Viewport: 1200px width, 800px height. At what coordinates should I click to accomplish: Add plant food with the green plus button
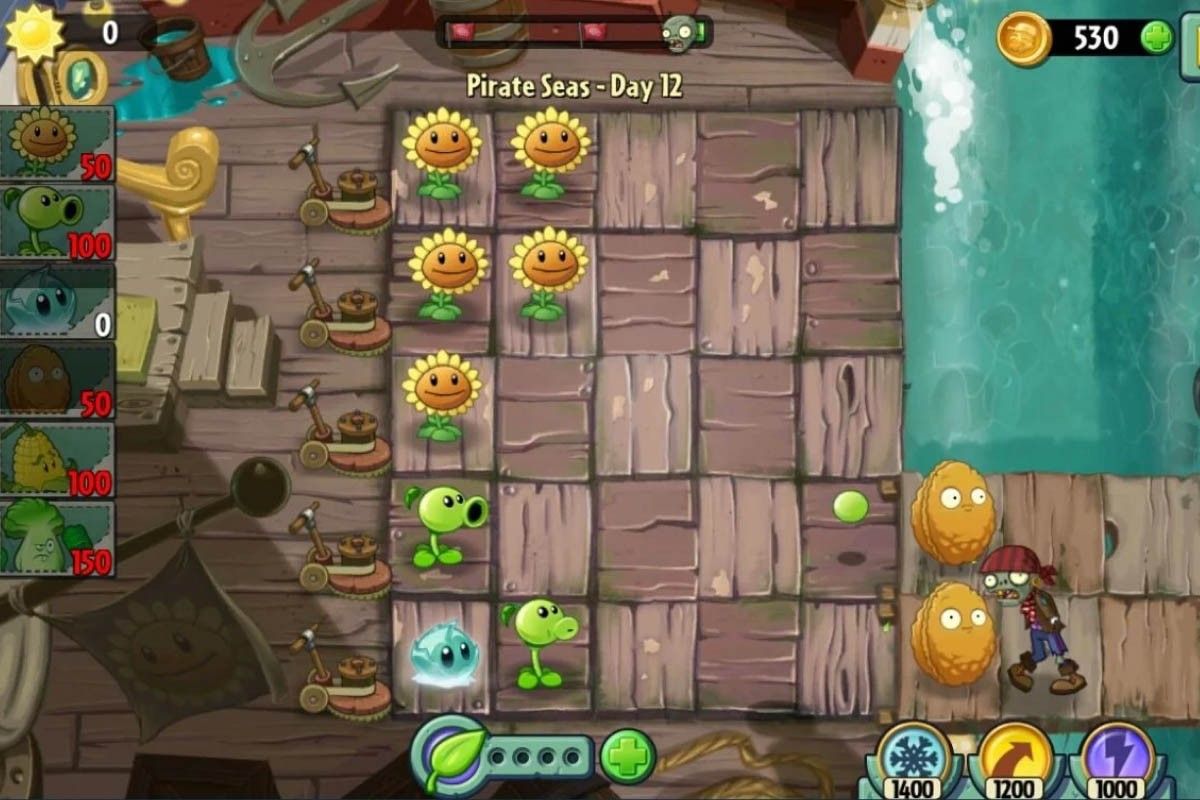628,755
